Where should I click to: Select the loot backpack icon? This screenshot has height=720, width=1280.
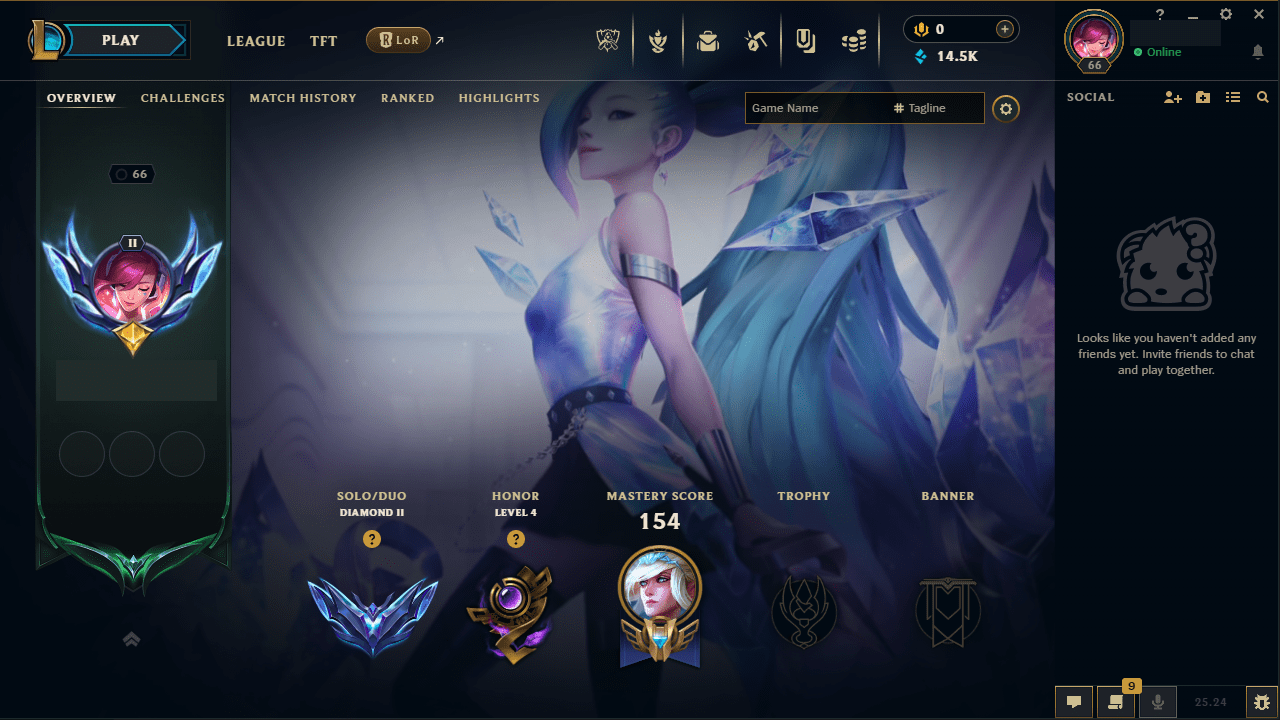pyautogui.click(x=708, y=41)
